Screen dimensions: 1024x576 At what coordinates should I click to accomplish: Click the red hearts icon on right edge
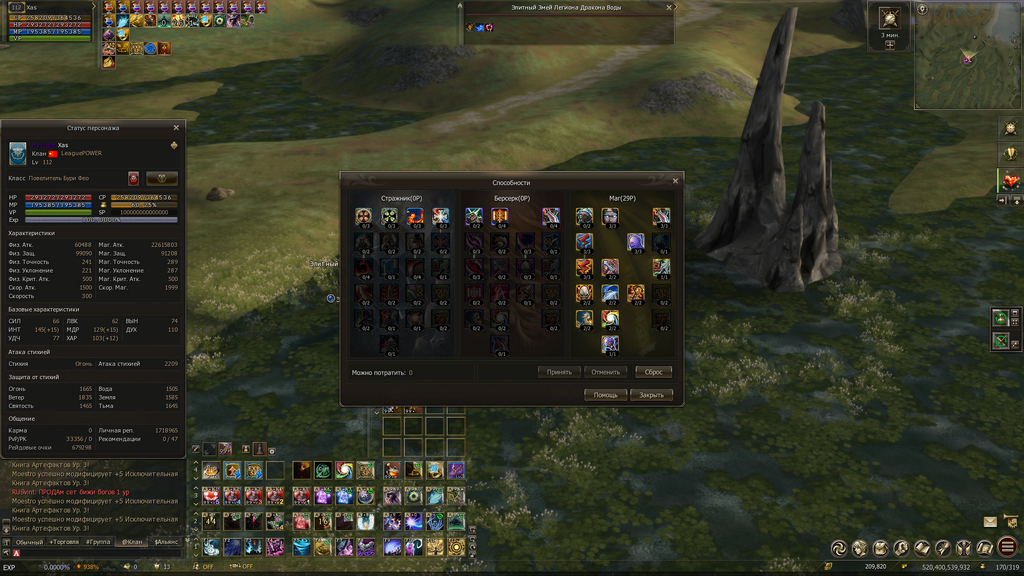[x=1009, y=181]
